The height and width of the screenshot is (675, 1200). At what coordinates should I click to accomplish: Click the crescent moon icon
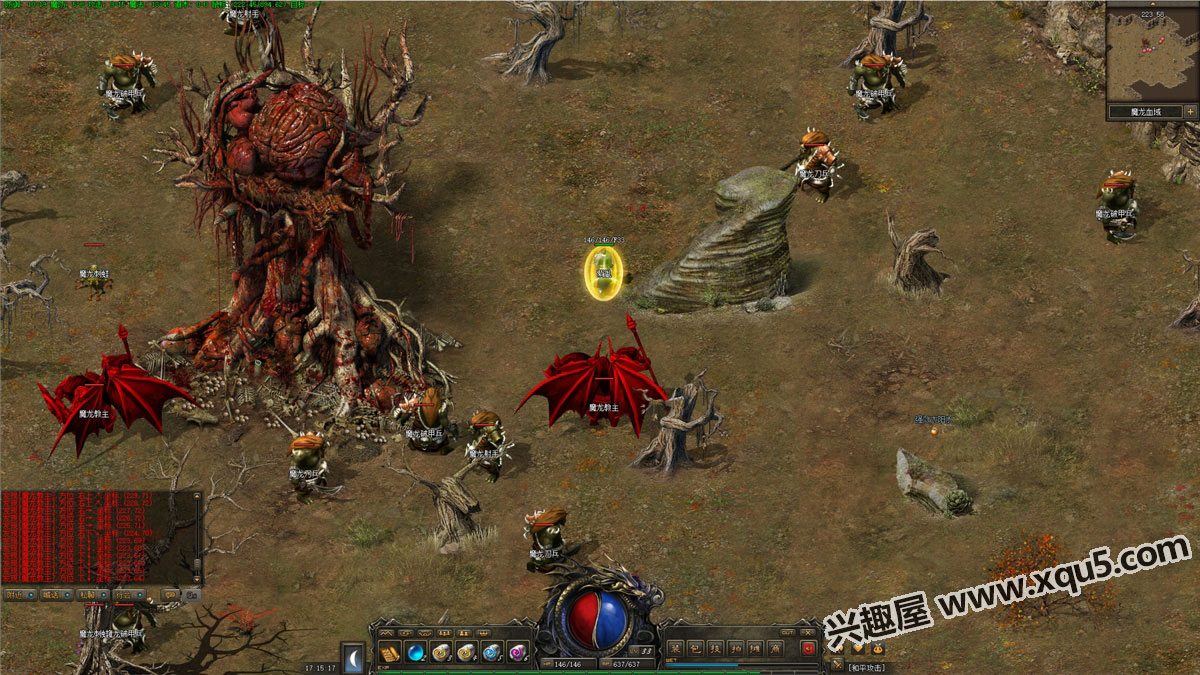pos(352,655)
